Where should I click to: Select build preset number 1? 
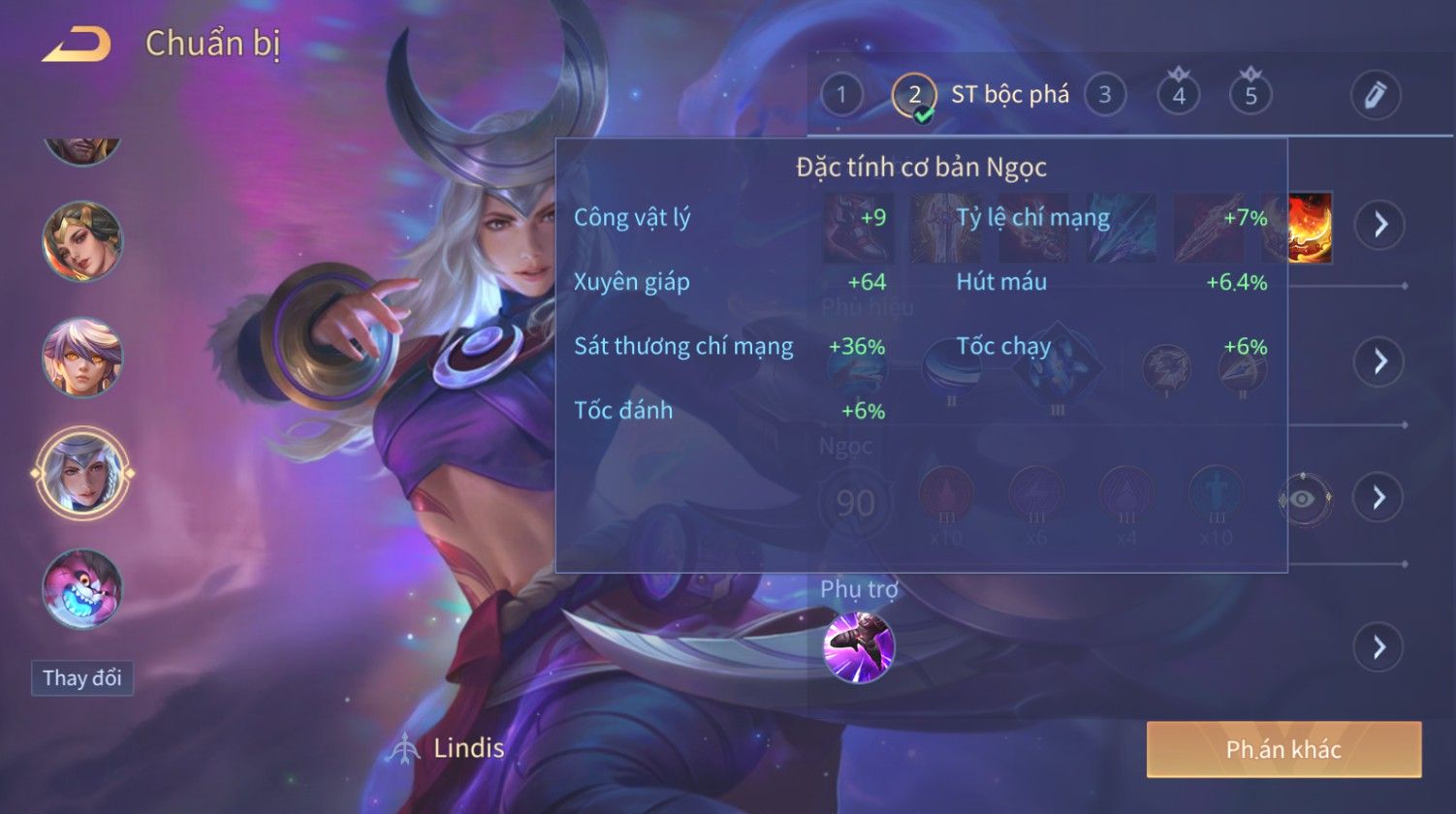click(841, 95)
